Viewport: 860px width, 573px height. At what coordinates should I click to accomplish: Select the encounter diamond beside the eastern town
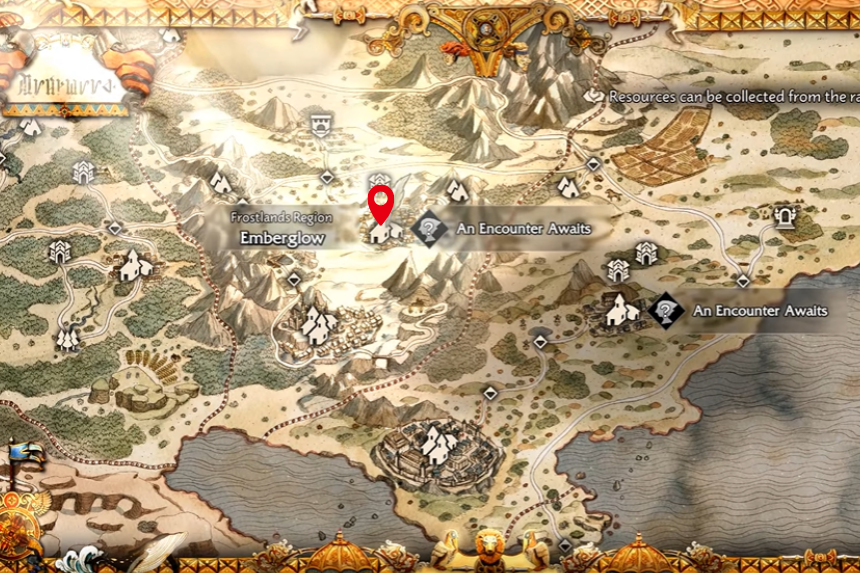pos(665,310)
